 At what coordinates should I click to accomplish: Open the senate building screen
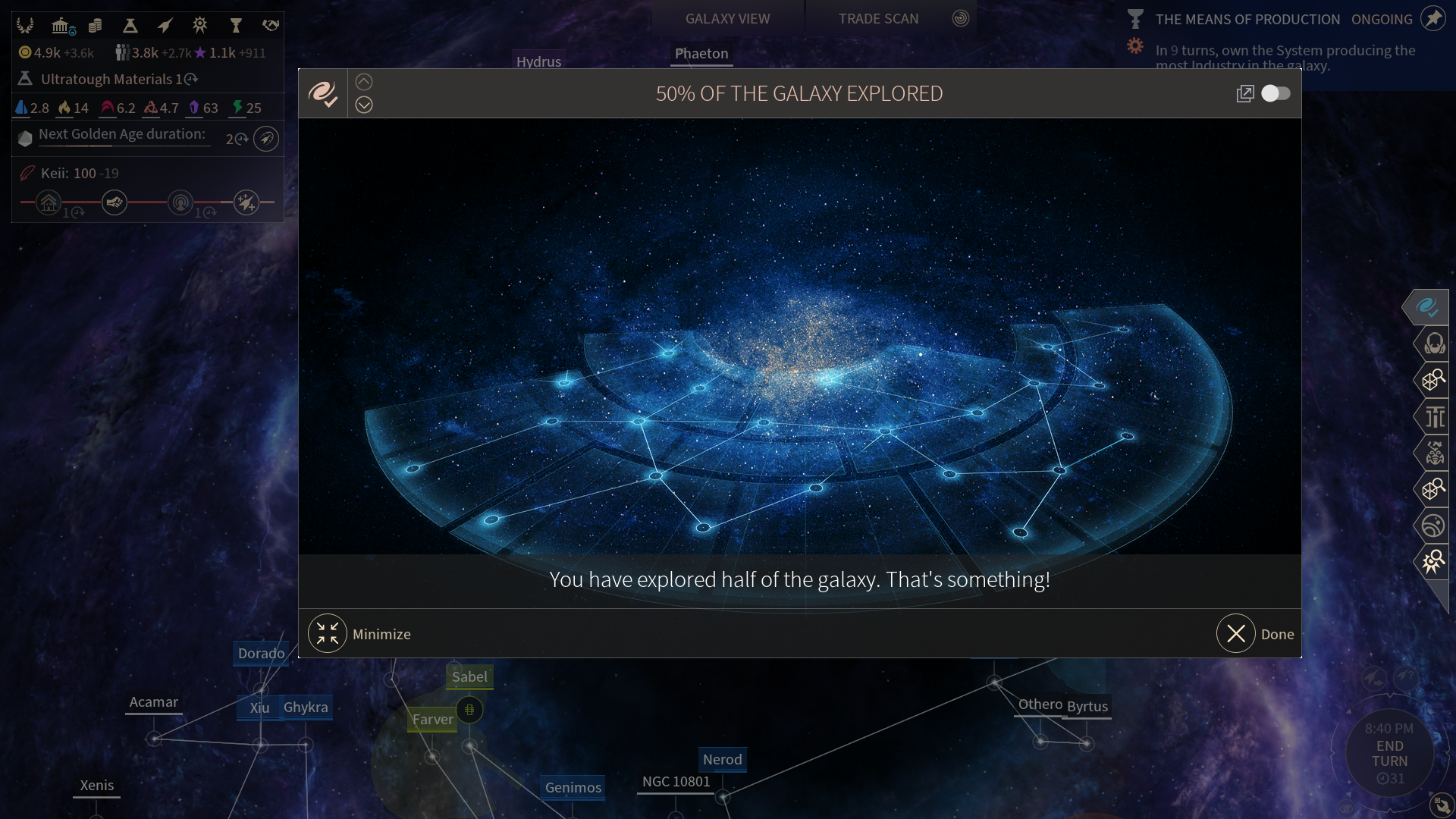[62, 26]
